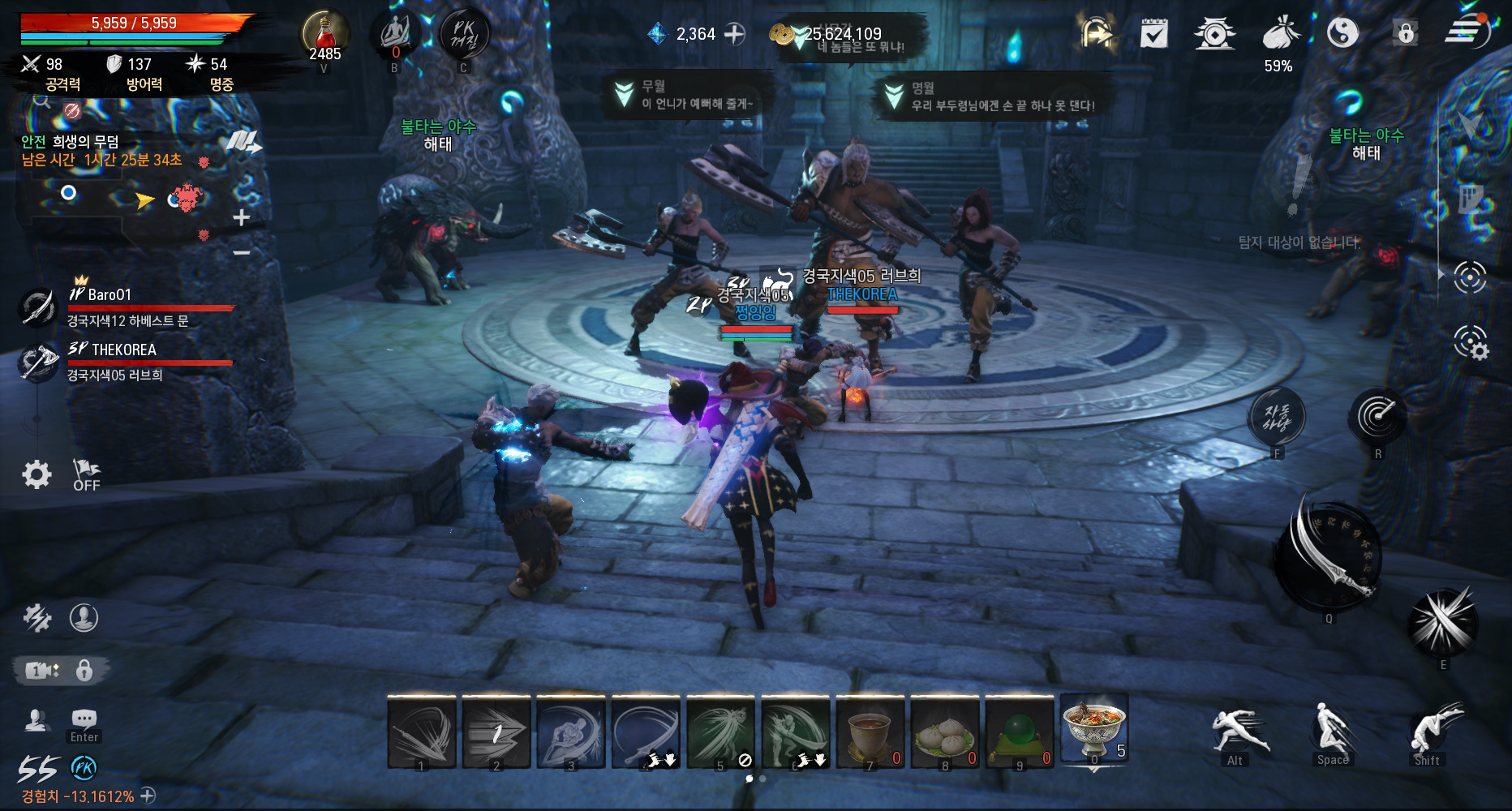Select party member THEKOREA in party list
Viewport: 1512px width, 811px height.
coord(123,350)
